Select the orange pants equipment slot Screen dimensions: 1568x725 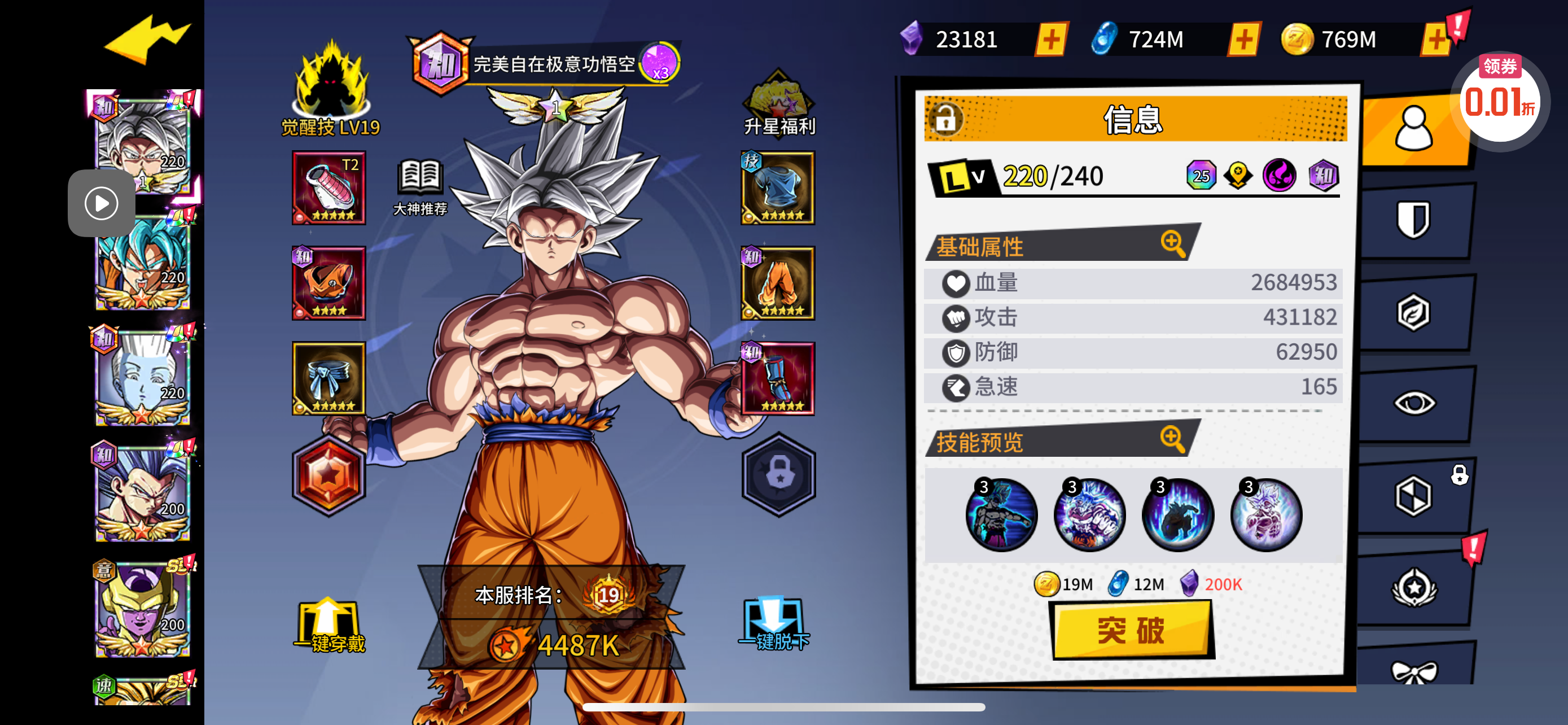[x=777, y=283]
